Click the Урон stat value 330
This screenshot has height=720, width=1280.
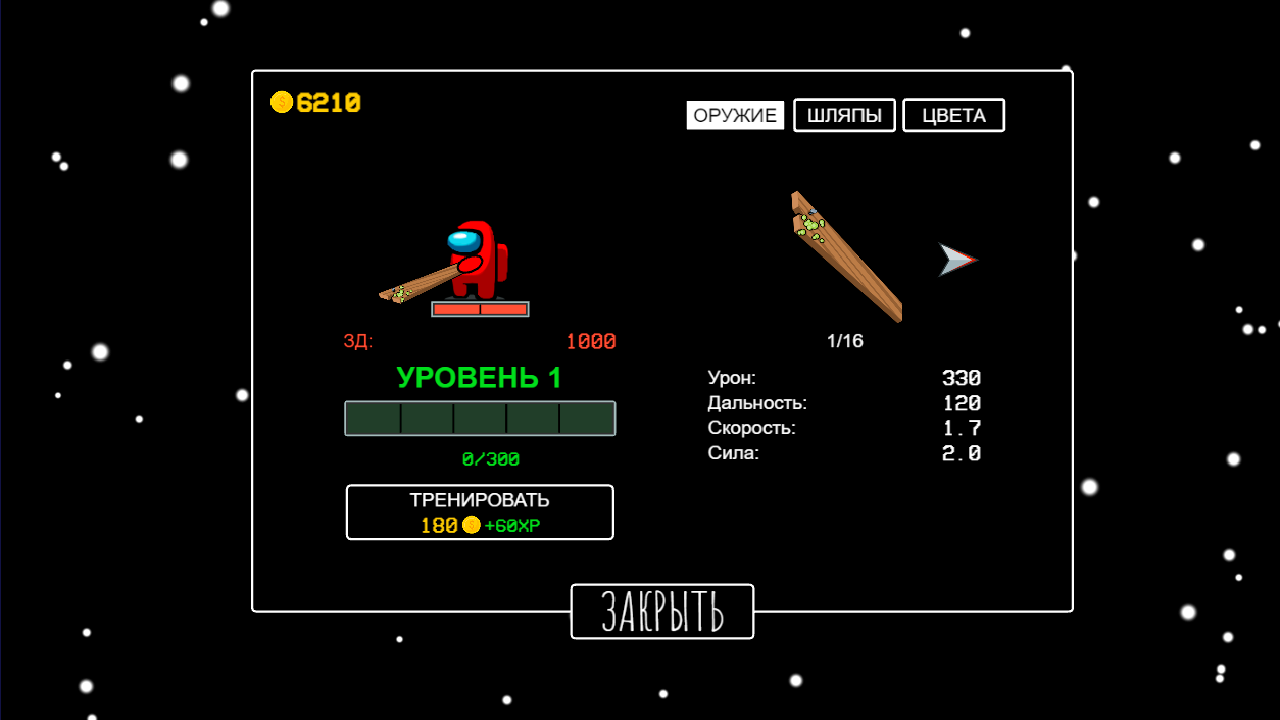pyautogui.click(x=962, y=378)
